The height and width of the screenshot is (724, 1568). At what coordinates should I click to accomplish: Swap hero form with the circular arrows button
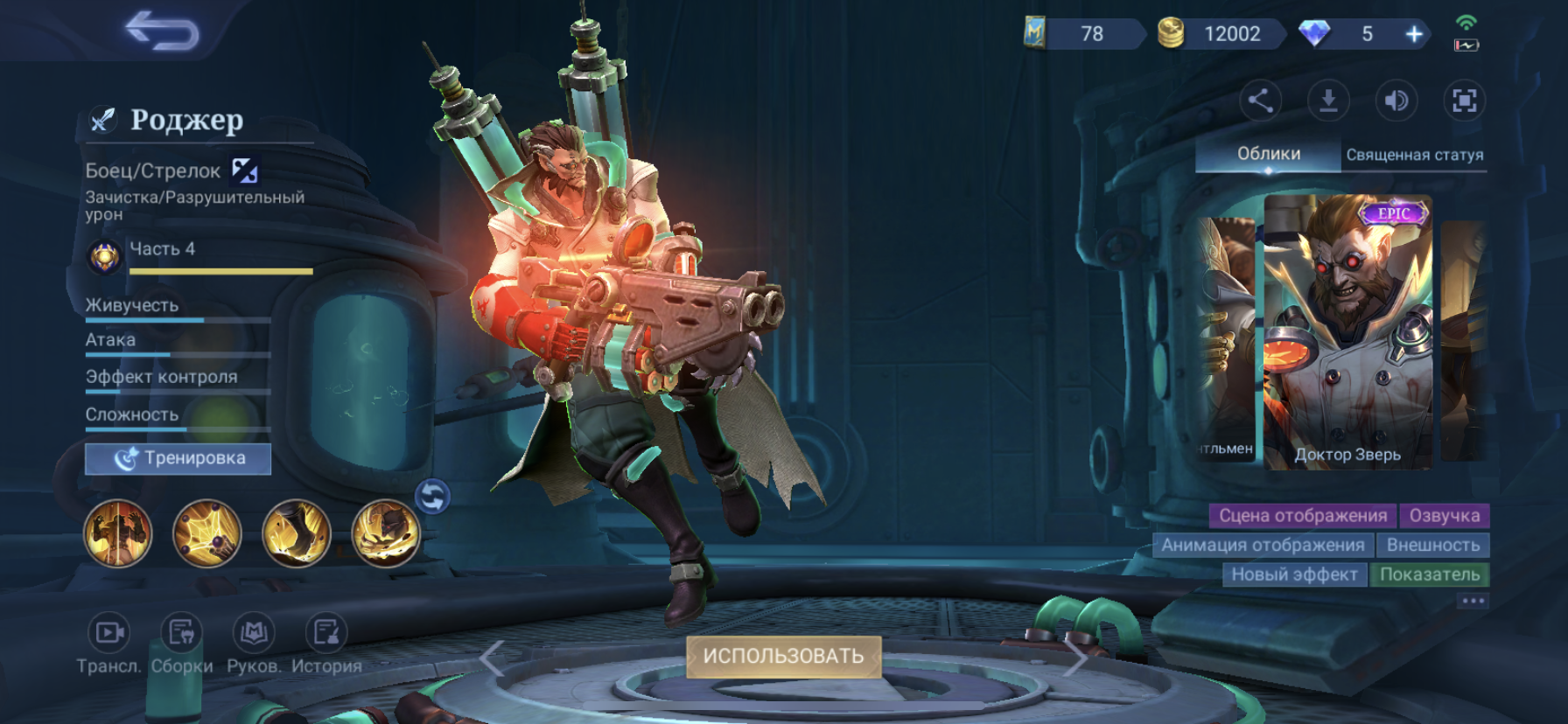pyautogui.click(x=432, y=497)
